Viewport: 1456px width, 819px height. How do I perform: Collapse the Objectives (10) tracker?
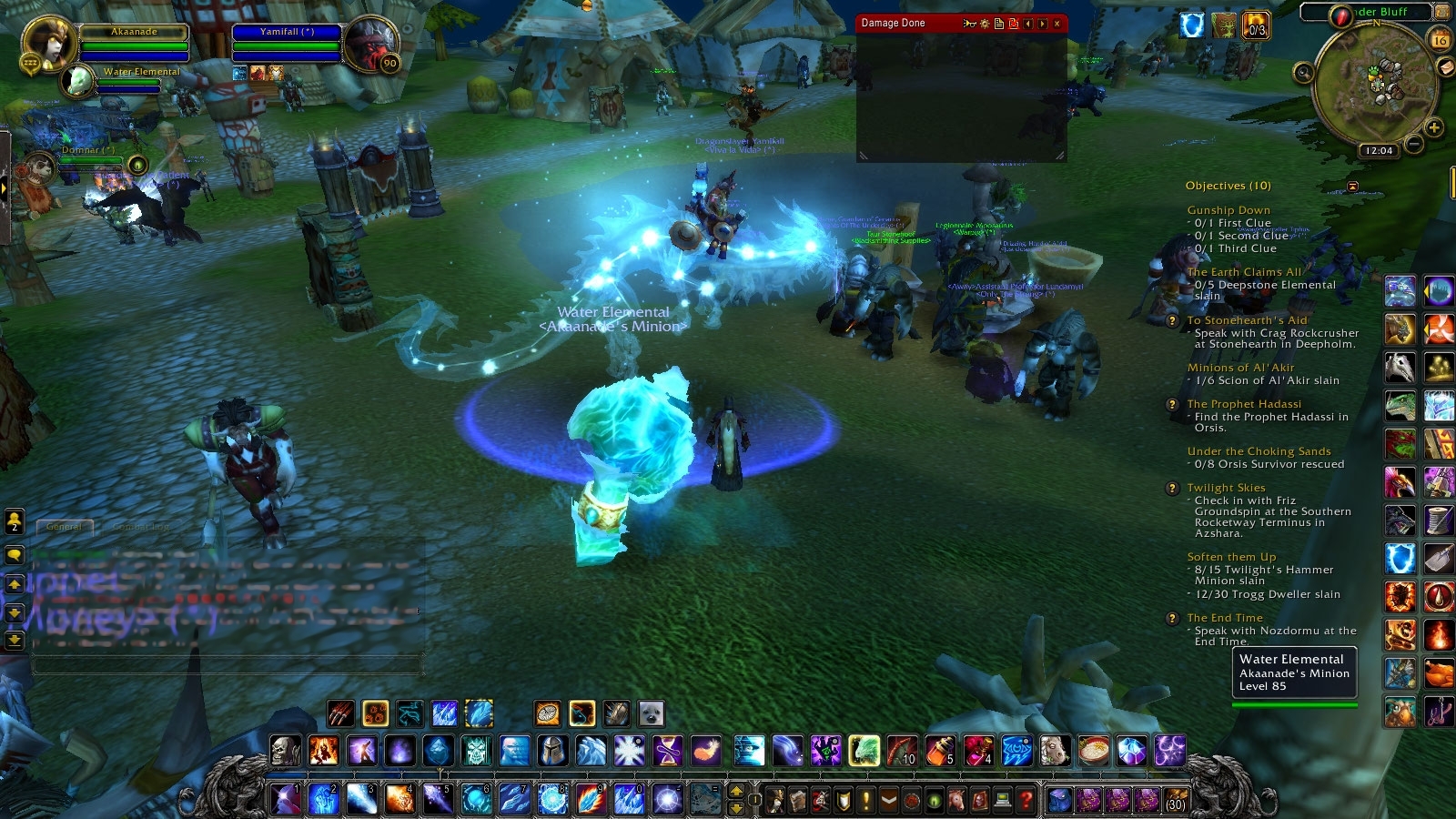coord(1352,187)
